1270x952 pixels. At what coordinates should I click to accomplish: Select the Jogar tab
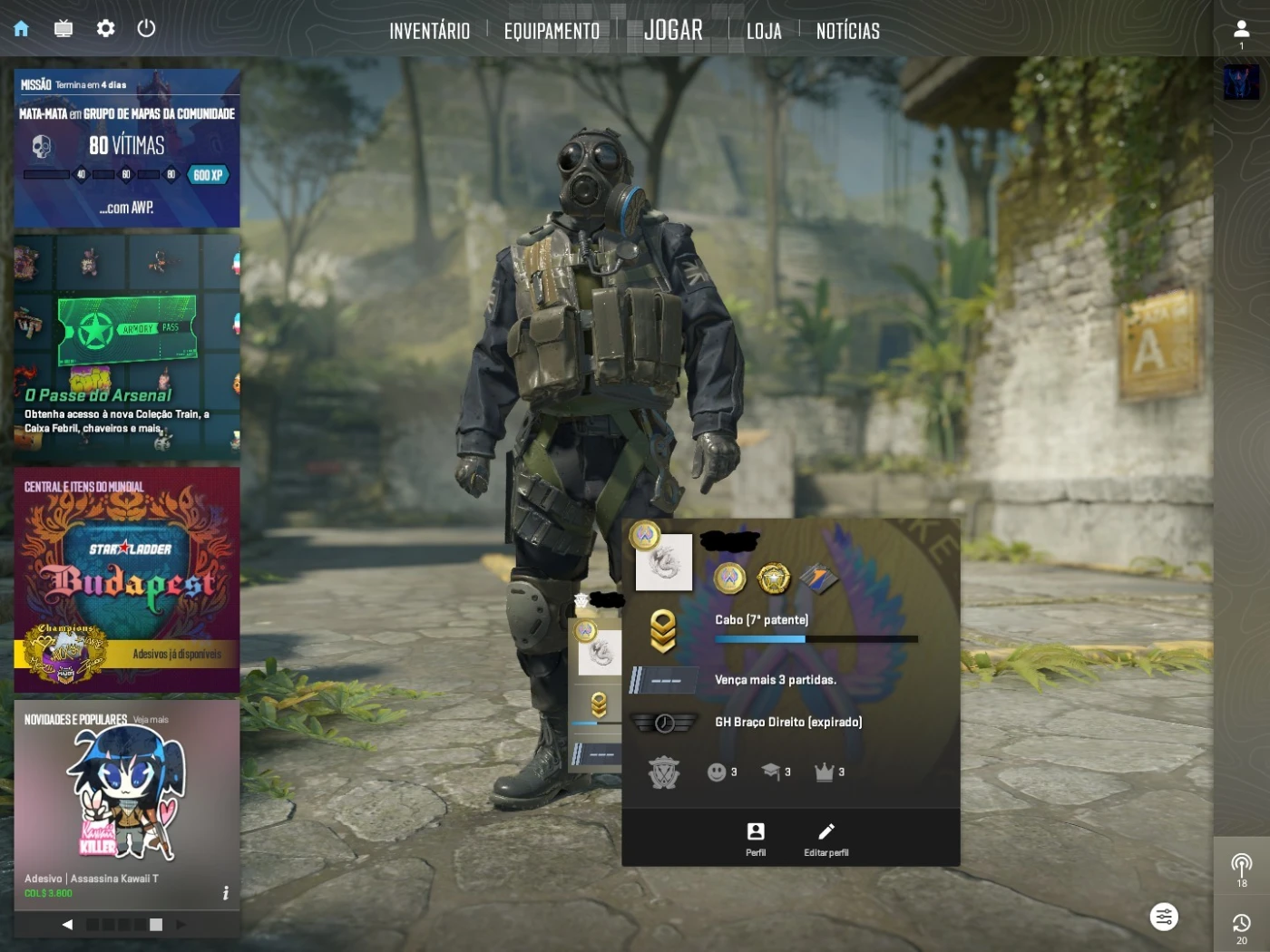click(673, 31)
